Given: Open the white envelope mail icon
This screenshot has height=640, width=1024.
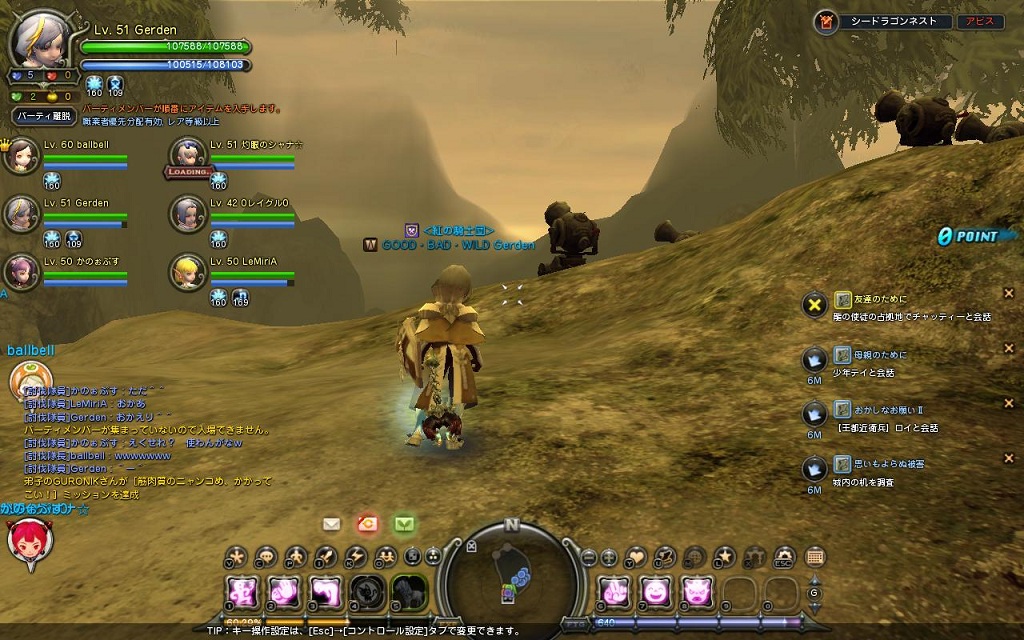Looking at the screenshot, I should (332, 523).
